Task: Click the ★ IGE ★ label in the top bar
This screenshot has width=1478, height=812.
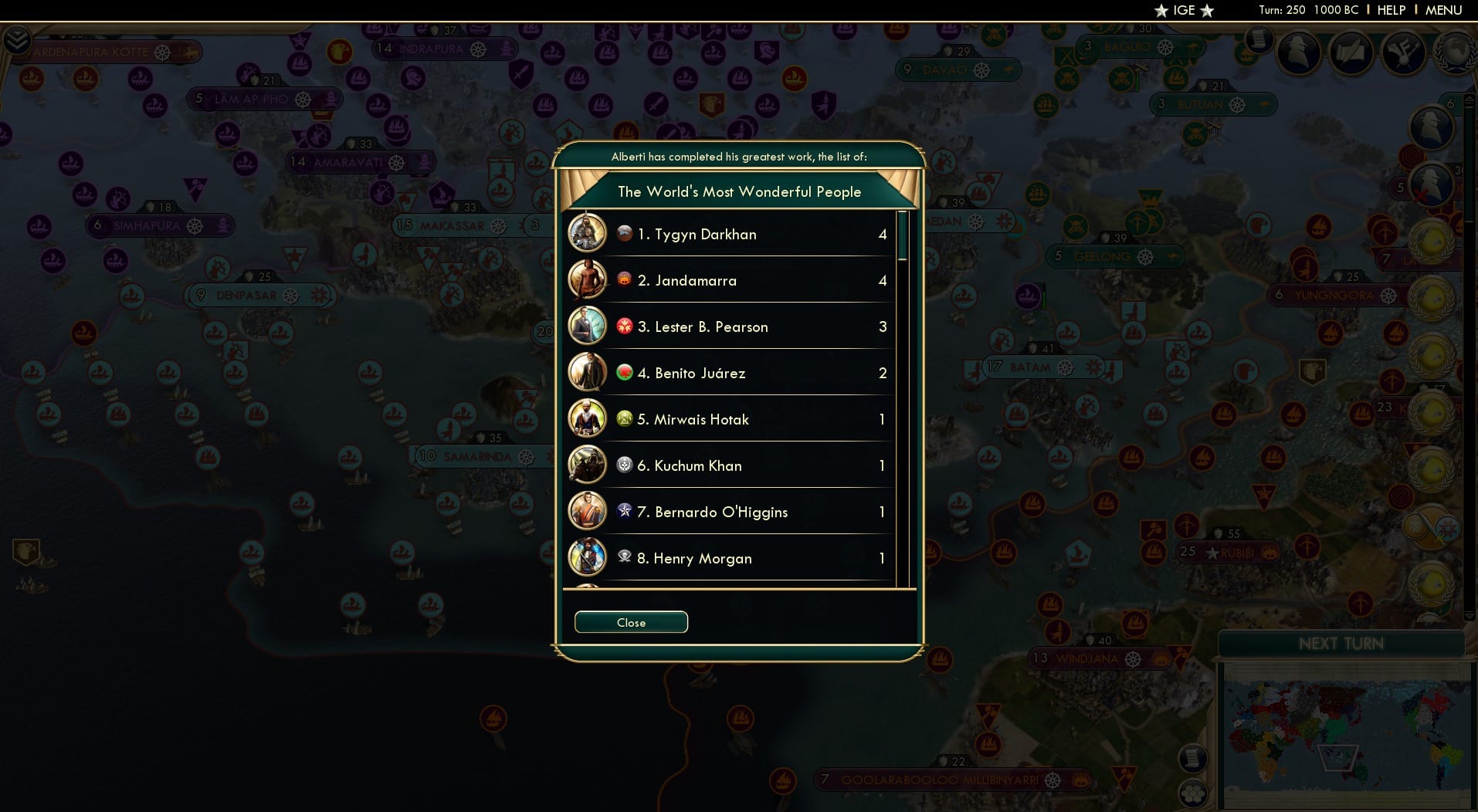Action: (1182, 11)
